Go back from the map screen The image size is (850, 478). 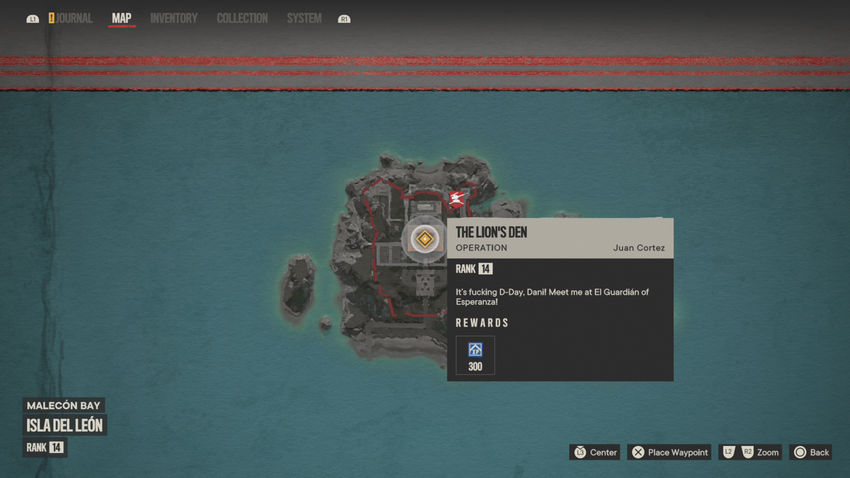pos(810,452)
